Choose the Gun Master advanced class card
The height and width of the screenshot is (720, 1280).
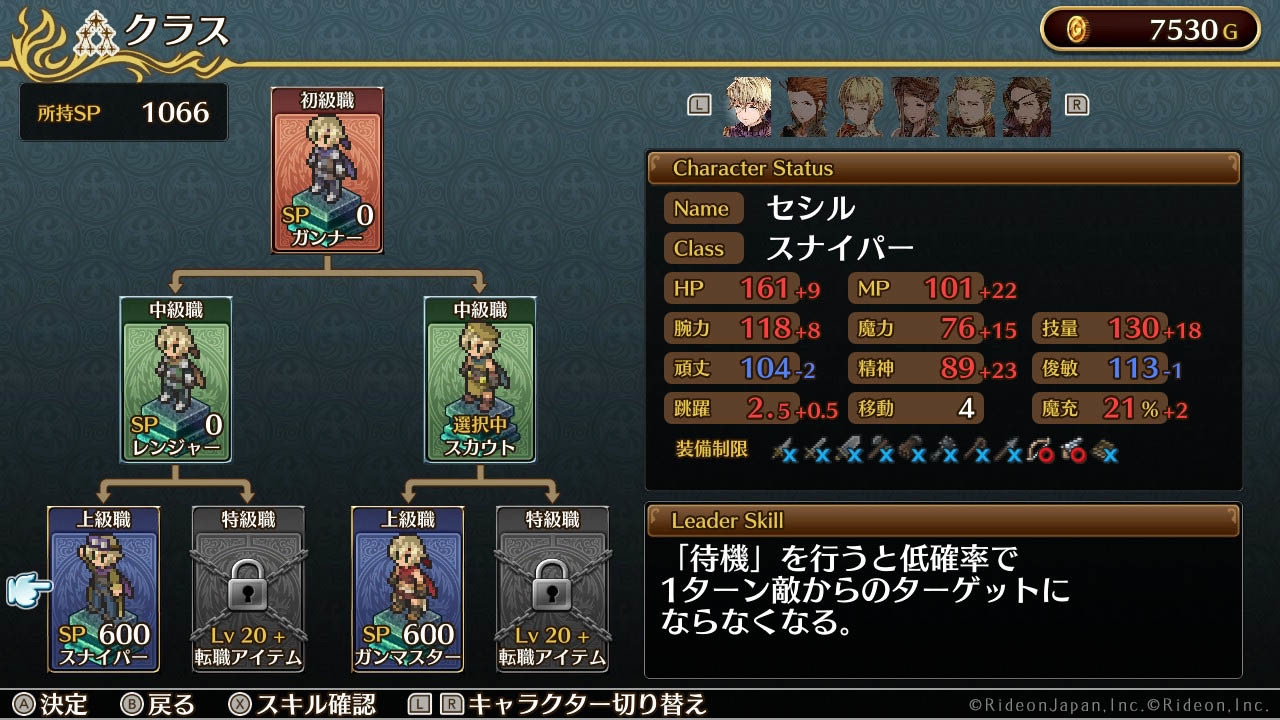405,590
